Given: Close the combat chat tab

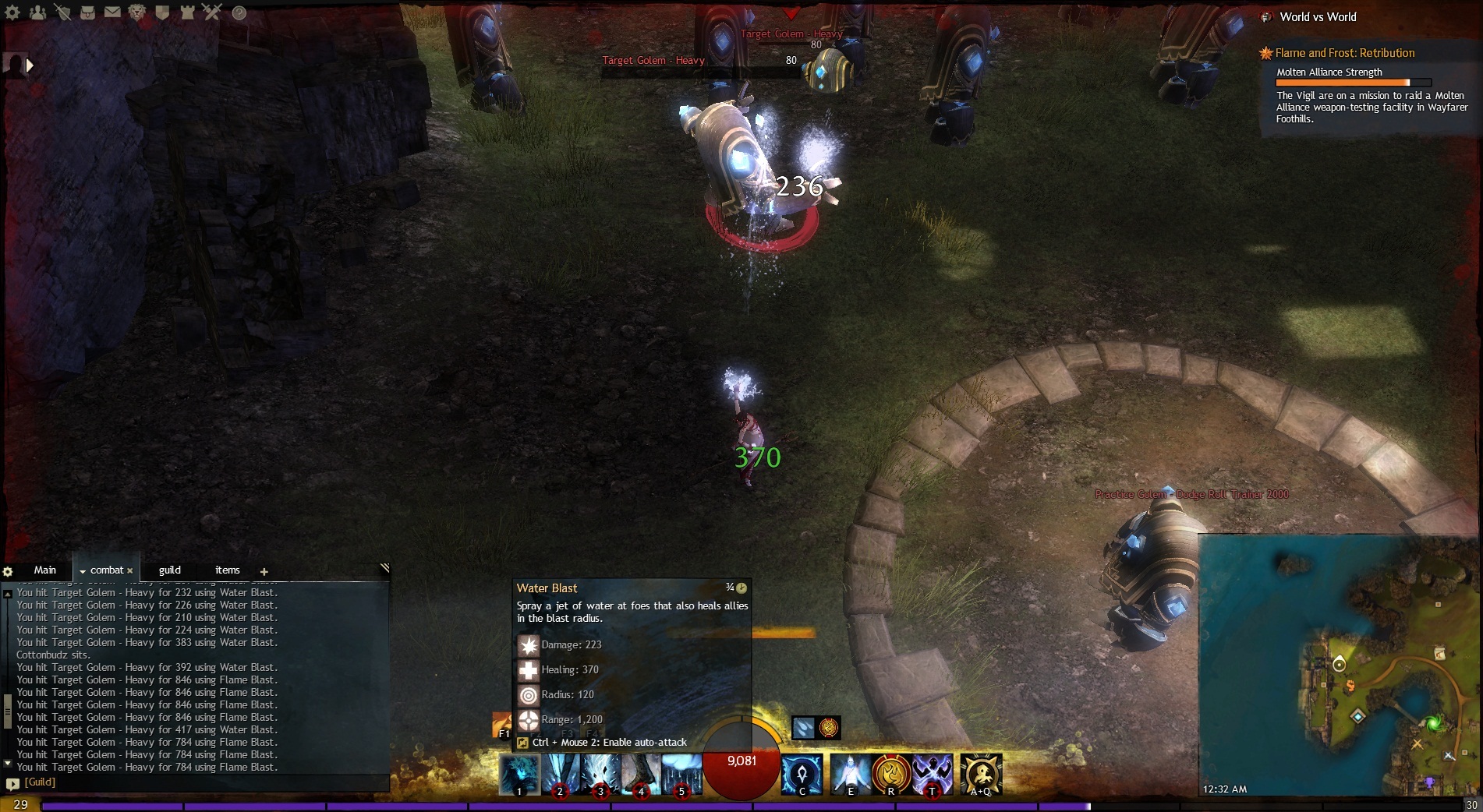Looking at the screenshot, I should coord(130,571).
